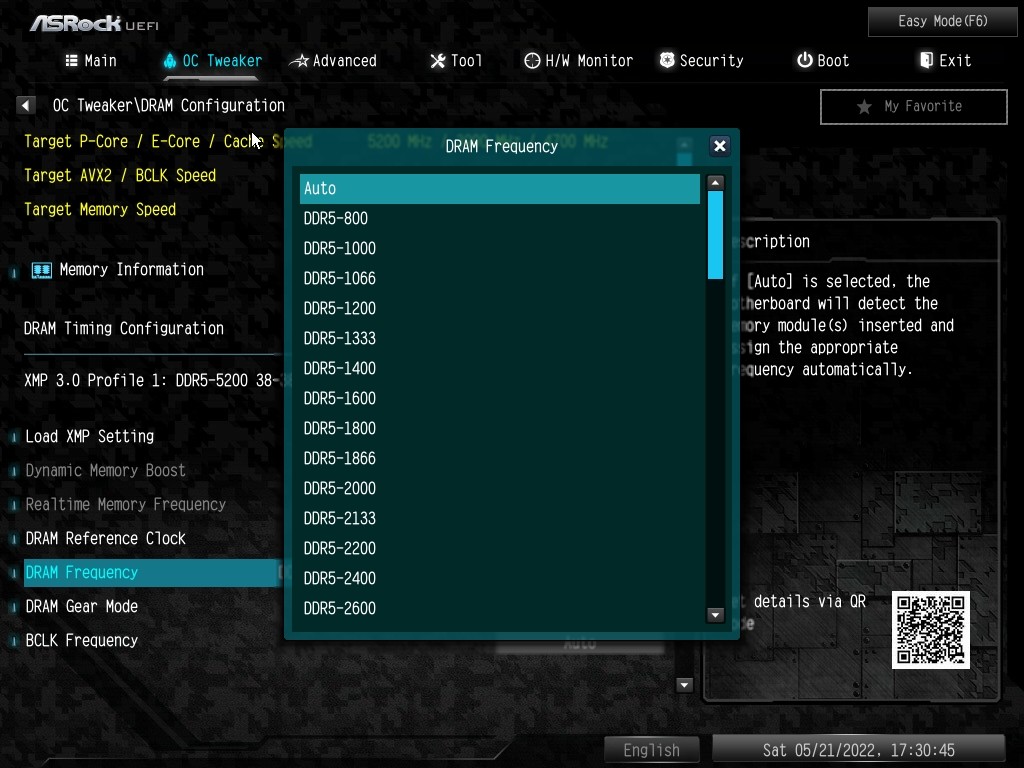This screenshot has height=768, width=1024.
Task: Open the Main tab
Action: (x=91, y=61)
